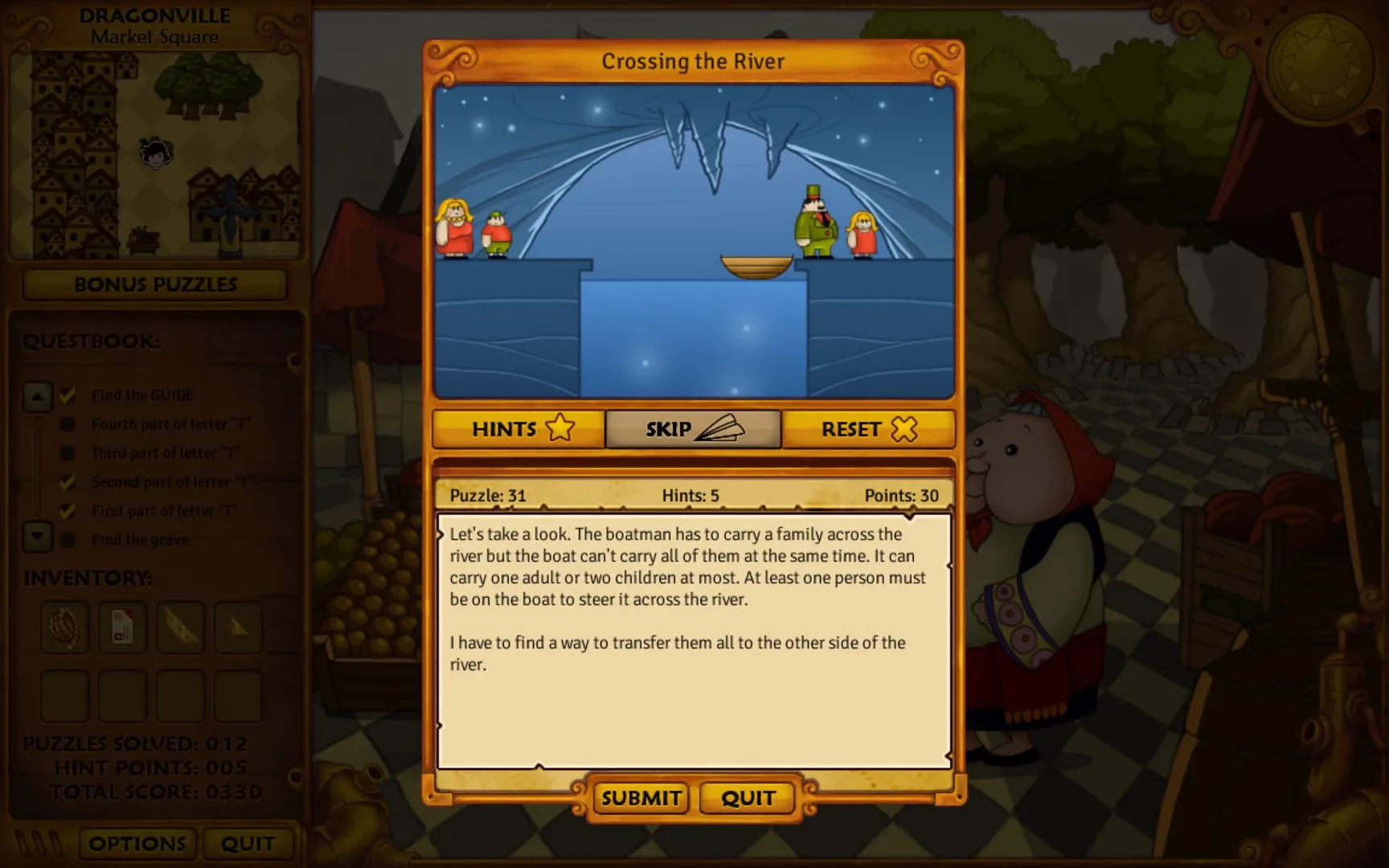1389x868 pixels.
Task: Skip the puzzle with the paper plane icon
Action: pos(693,428)
